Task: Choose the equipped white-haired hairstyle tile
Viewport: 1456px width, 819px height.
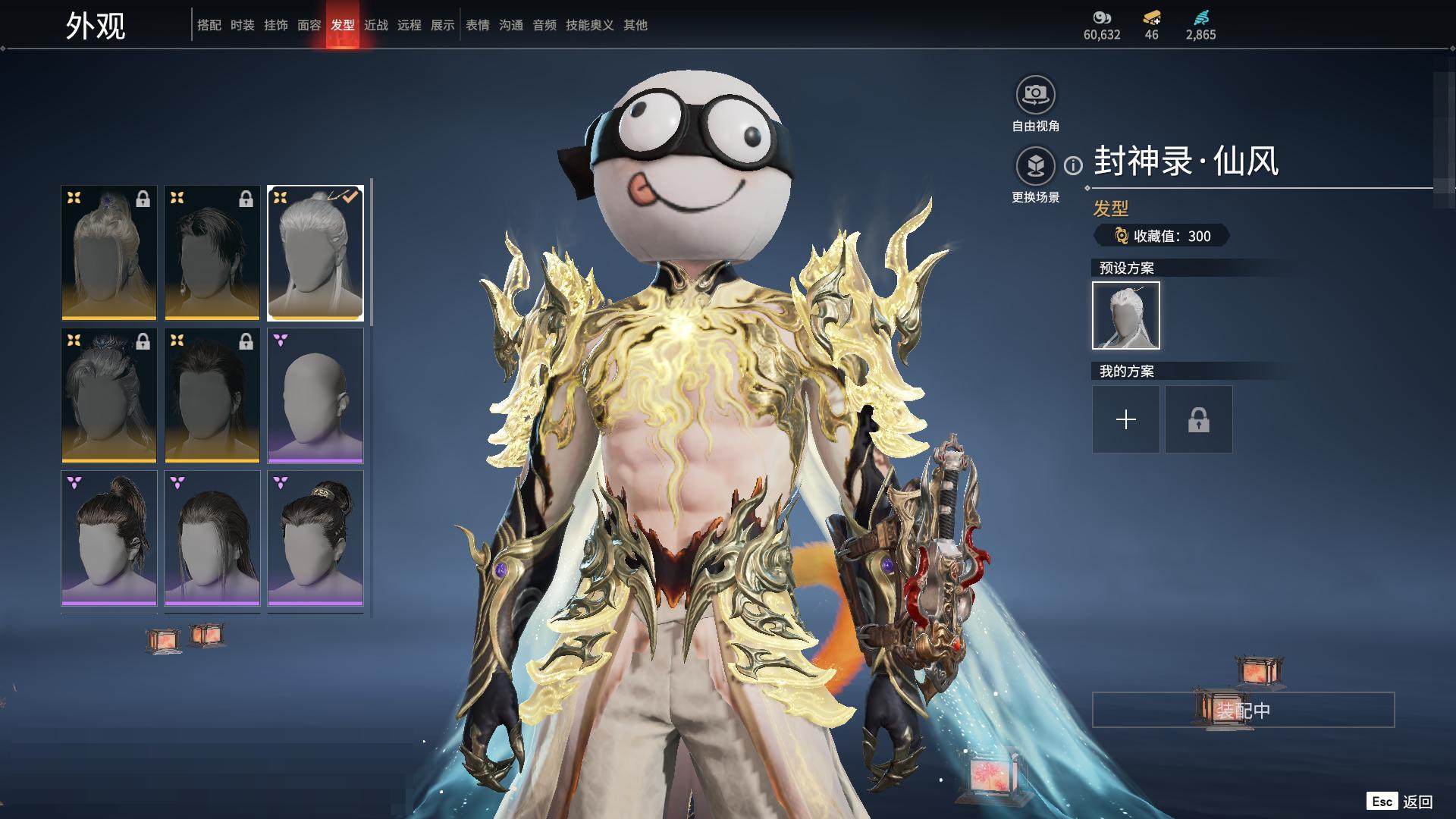Action: 315,253
